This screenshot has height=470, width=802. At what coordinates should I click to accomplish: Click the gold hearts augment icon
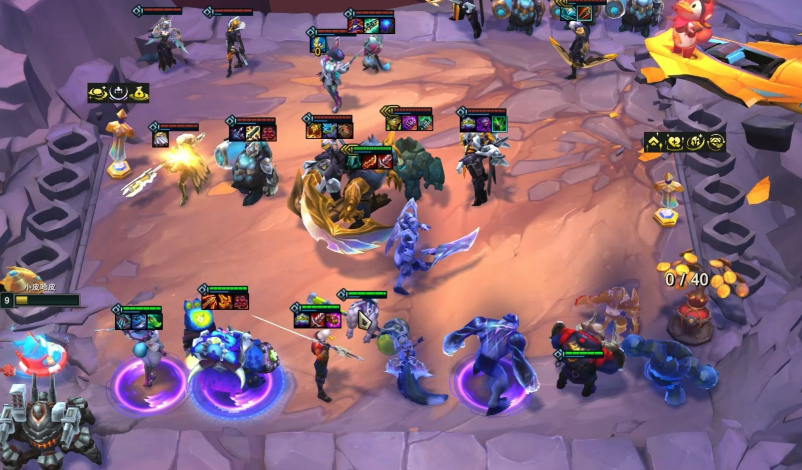(x=674, y=142)
